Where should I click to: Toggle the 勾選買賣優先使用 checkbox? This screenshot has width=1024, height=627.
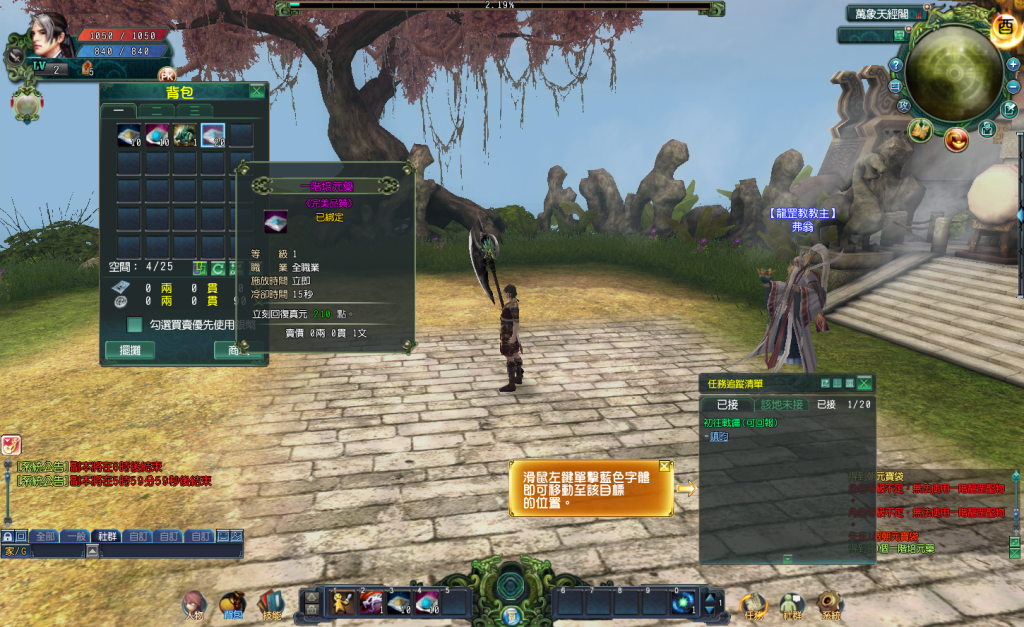tap(134, 324)
